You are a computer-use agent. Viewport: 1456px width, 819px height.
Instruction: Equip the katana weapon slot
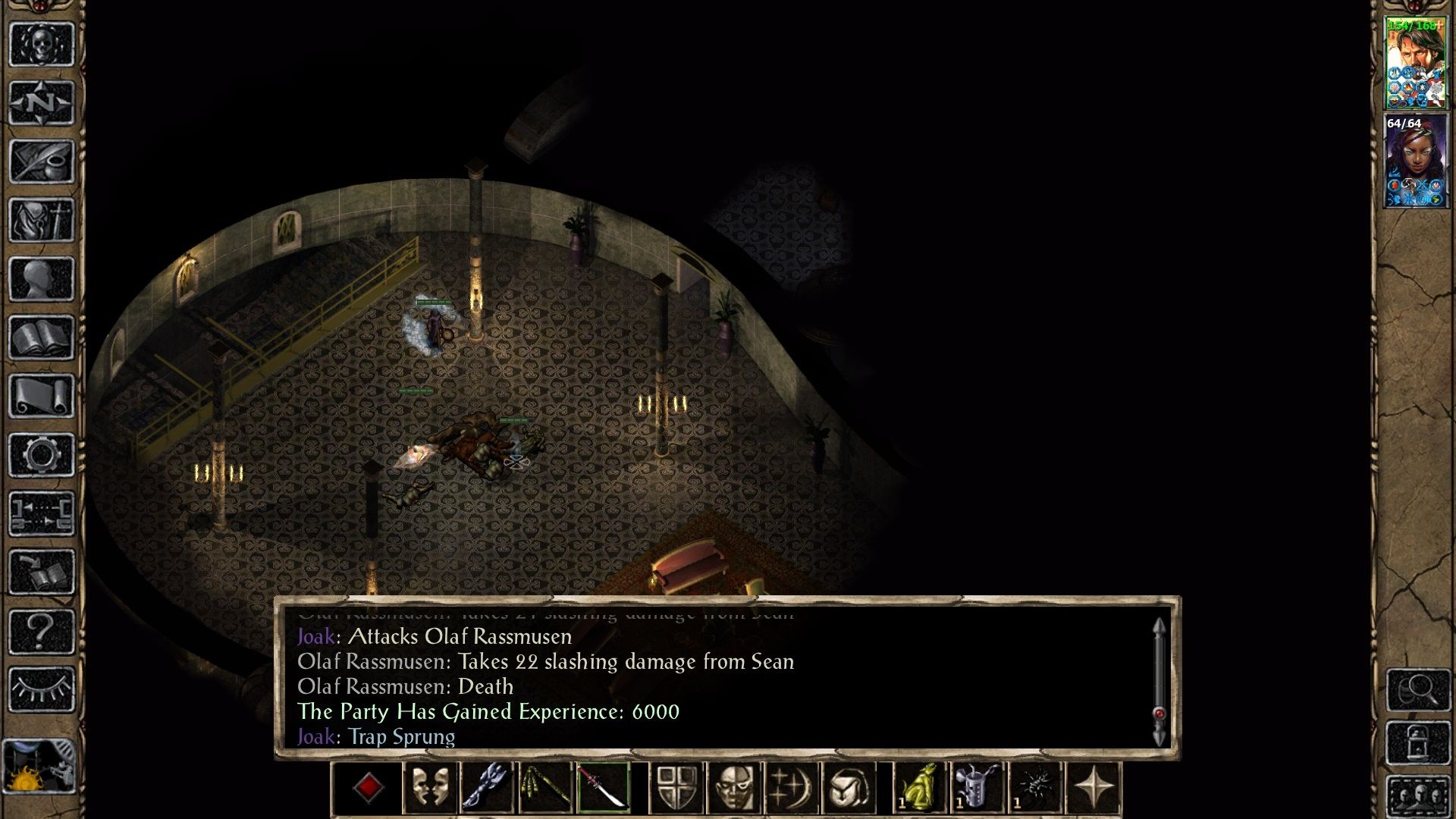[x=603, y=788]
